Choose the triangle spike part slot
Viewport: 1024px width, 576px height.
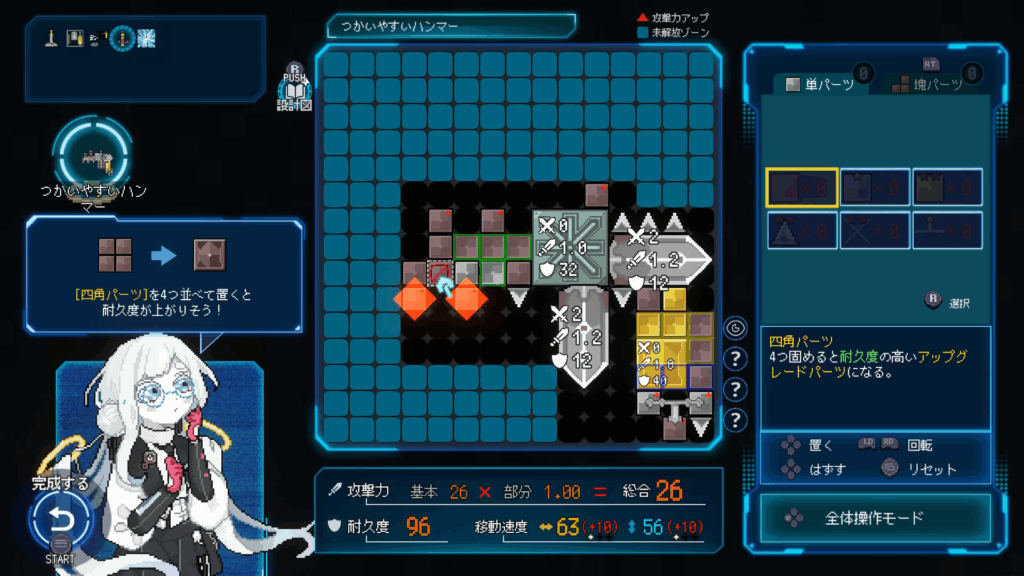click(802, 231)
